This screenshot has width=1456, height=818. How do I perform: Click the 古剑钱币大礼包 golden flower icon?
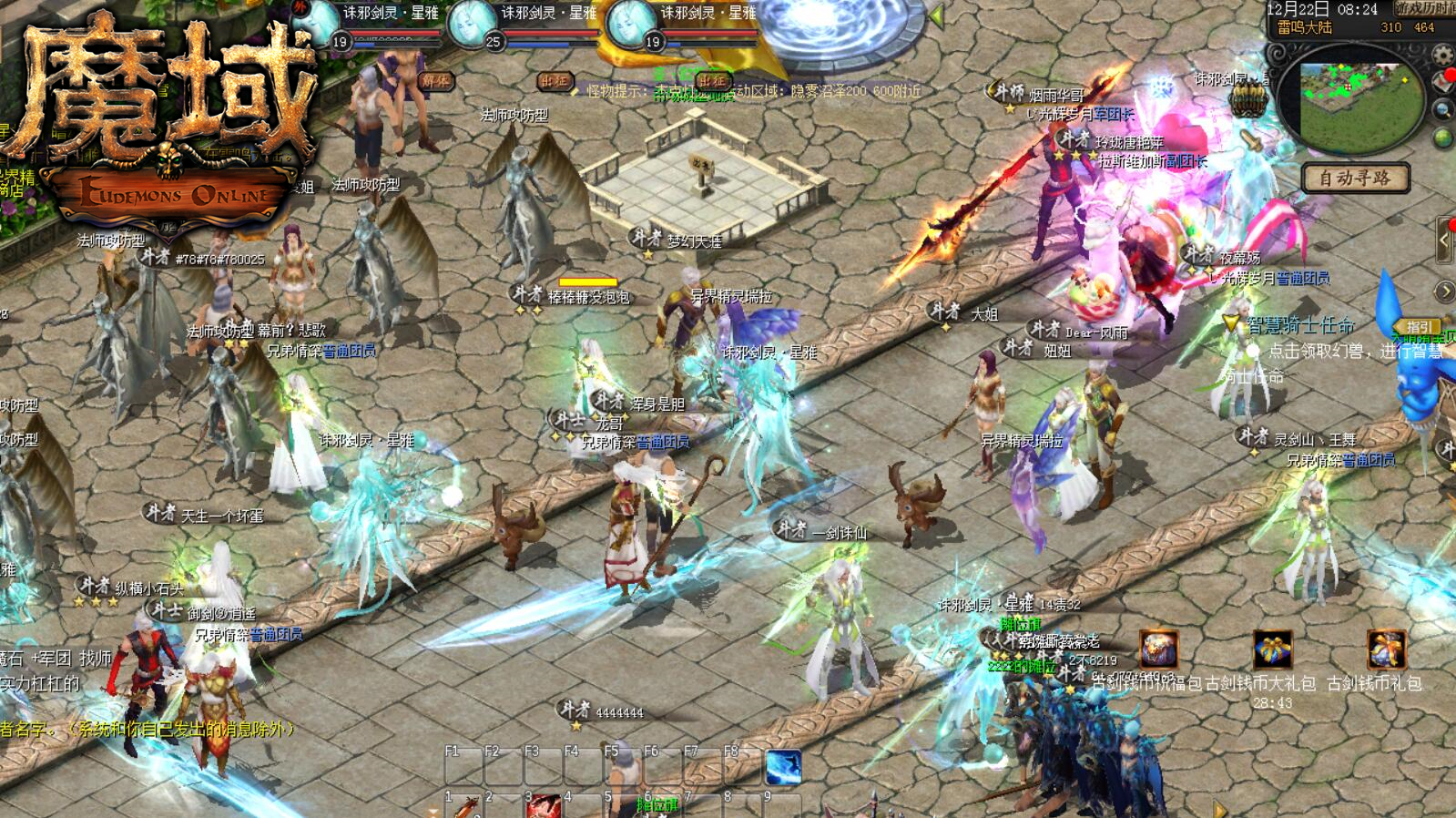pos(1271,649)
